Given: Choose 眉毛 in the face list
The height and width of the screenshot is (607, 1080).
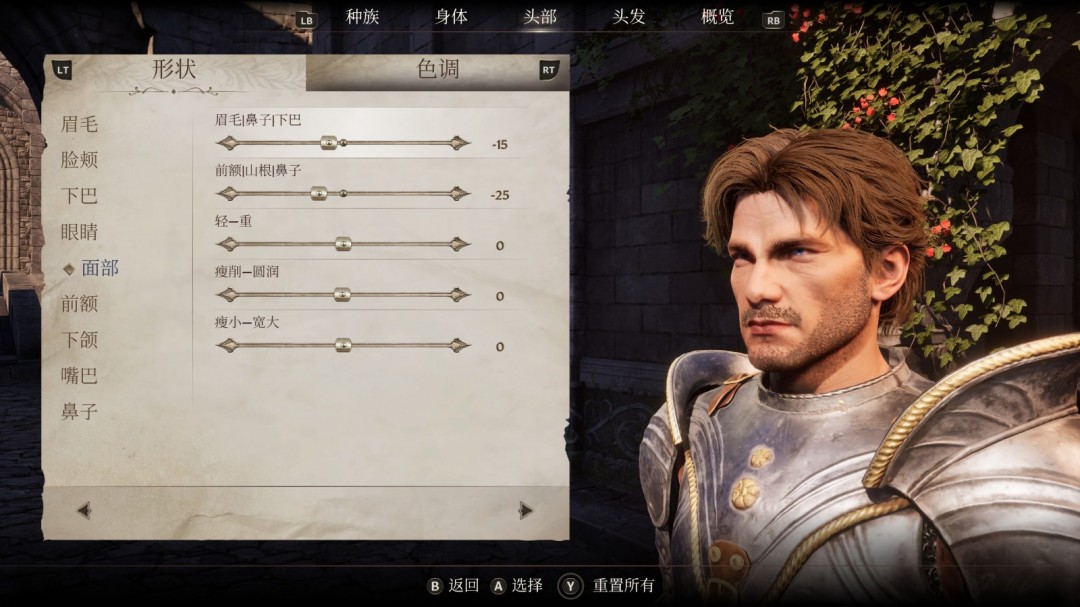Looking at the screenshot, I should pos(79,124).
